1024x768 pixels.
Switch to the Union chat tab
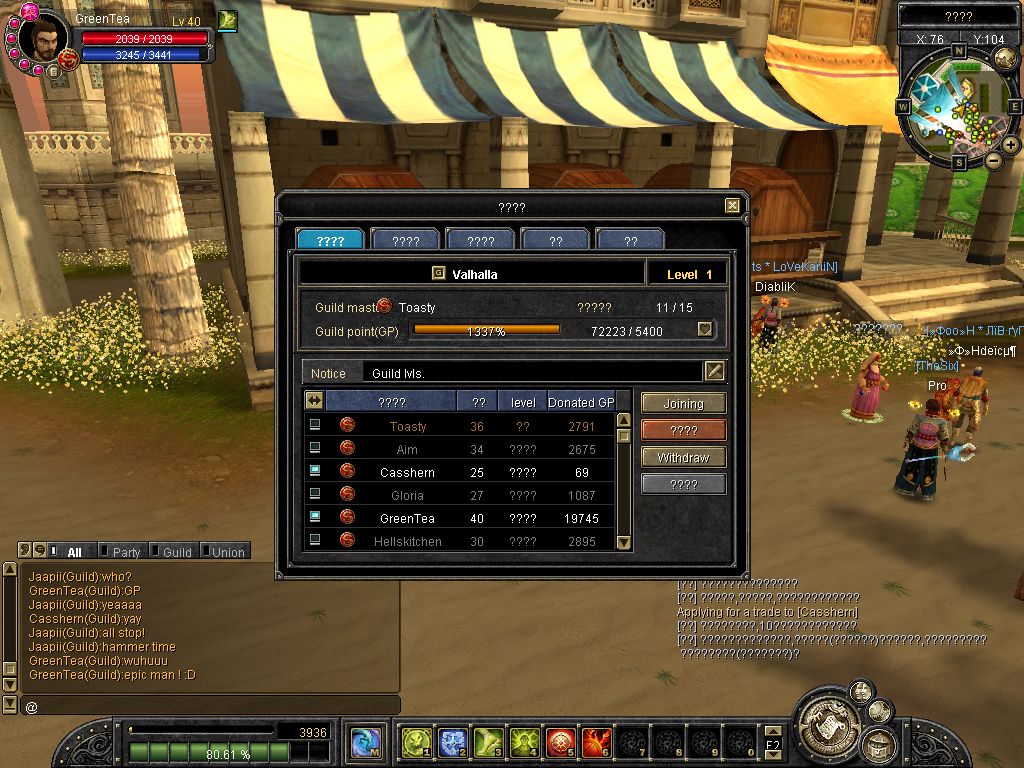(x=228, y=552)
